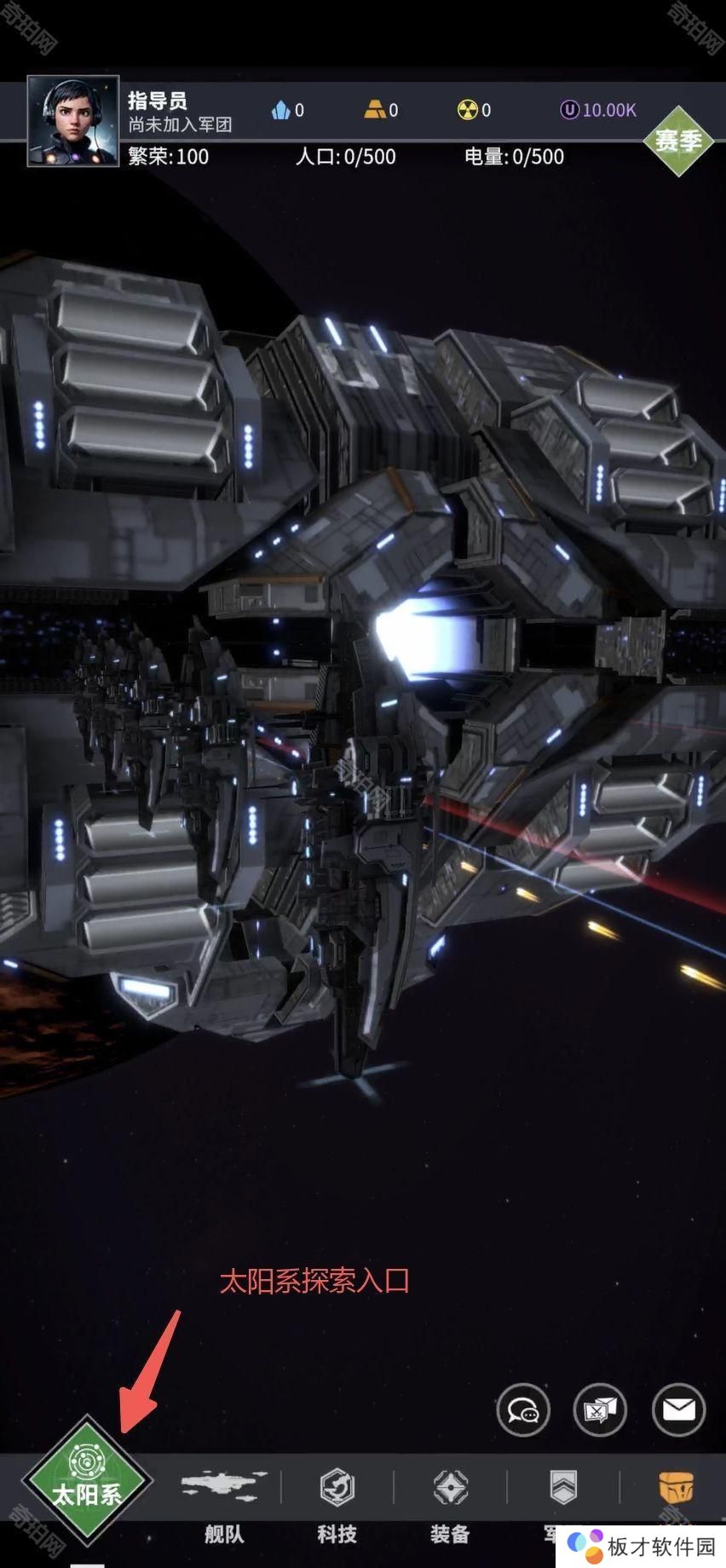Tap the yellow radiation resource icon
726x1568 pixels.
[x=467, y=110]
